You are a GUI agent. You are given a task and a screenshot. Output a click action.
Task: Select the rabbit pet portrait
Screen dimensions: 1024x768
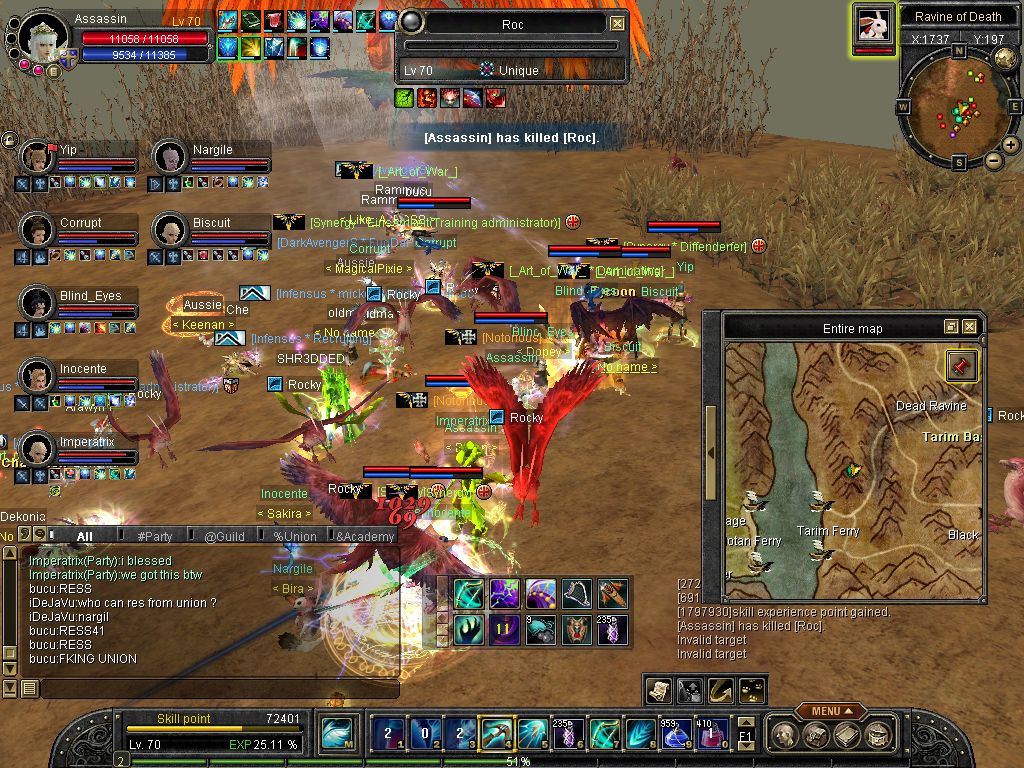point(873,24)
